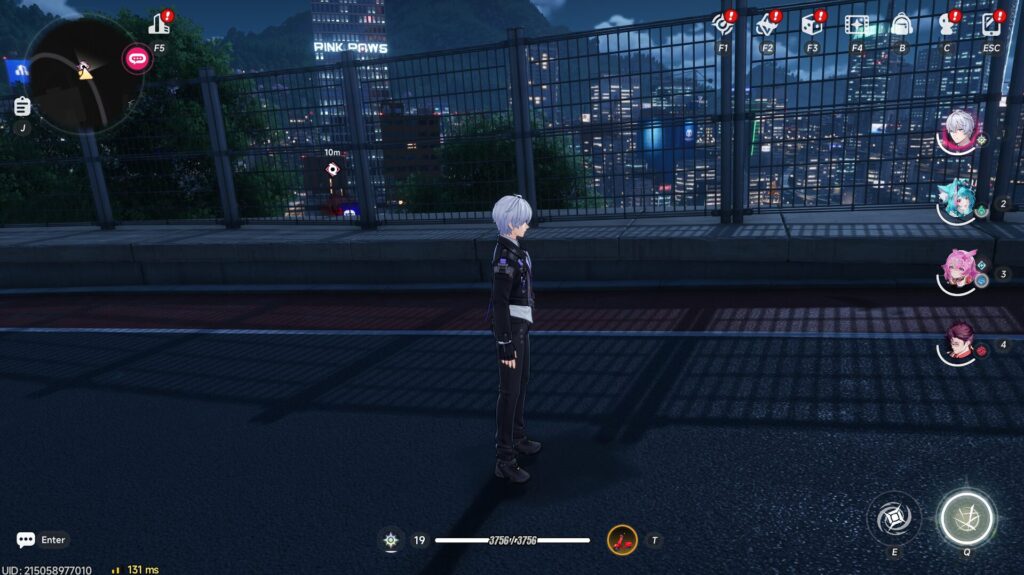This screenshot has height=575, width=1024.
Task: Activate the skill icon above E
Action: 894,518
